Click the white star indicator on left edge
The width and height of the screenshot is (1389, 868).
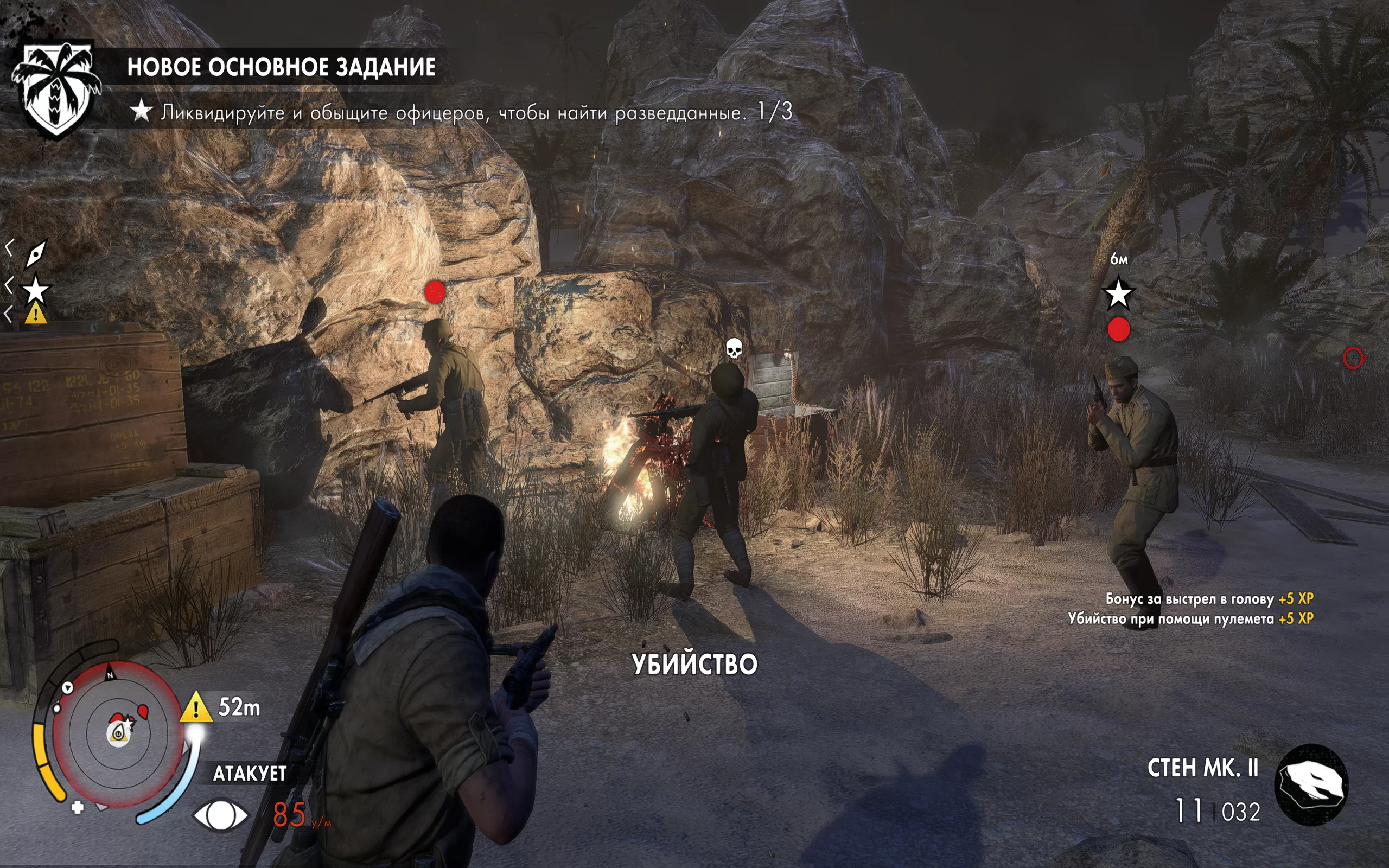pos(36,289)
